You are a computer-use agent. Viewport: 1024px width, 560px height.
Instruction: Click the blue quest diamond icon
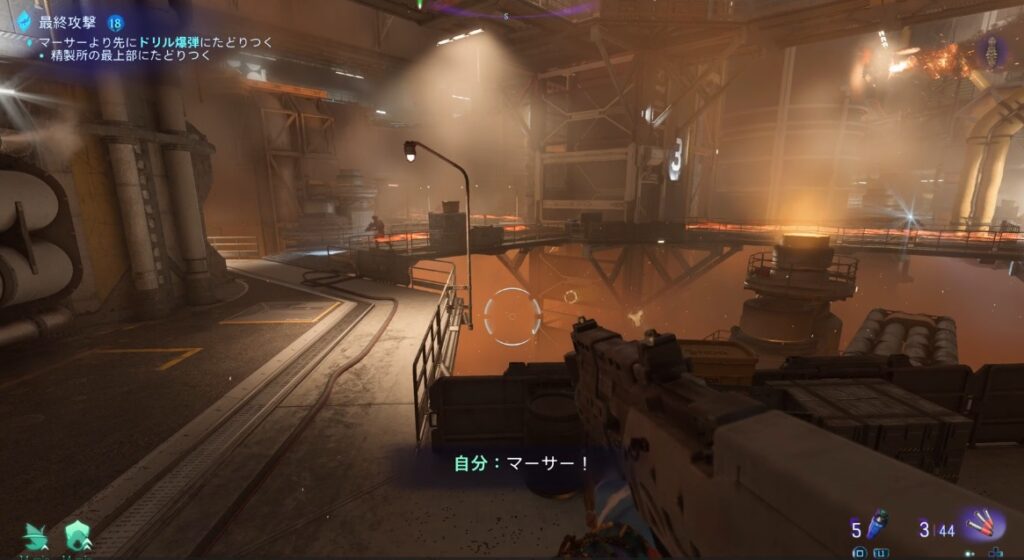[x=24, y=21]
